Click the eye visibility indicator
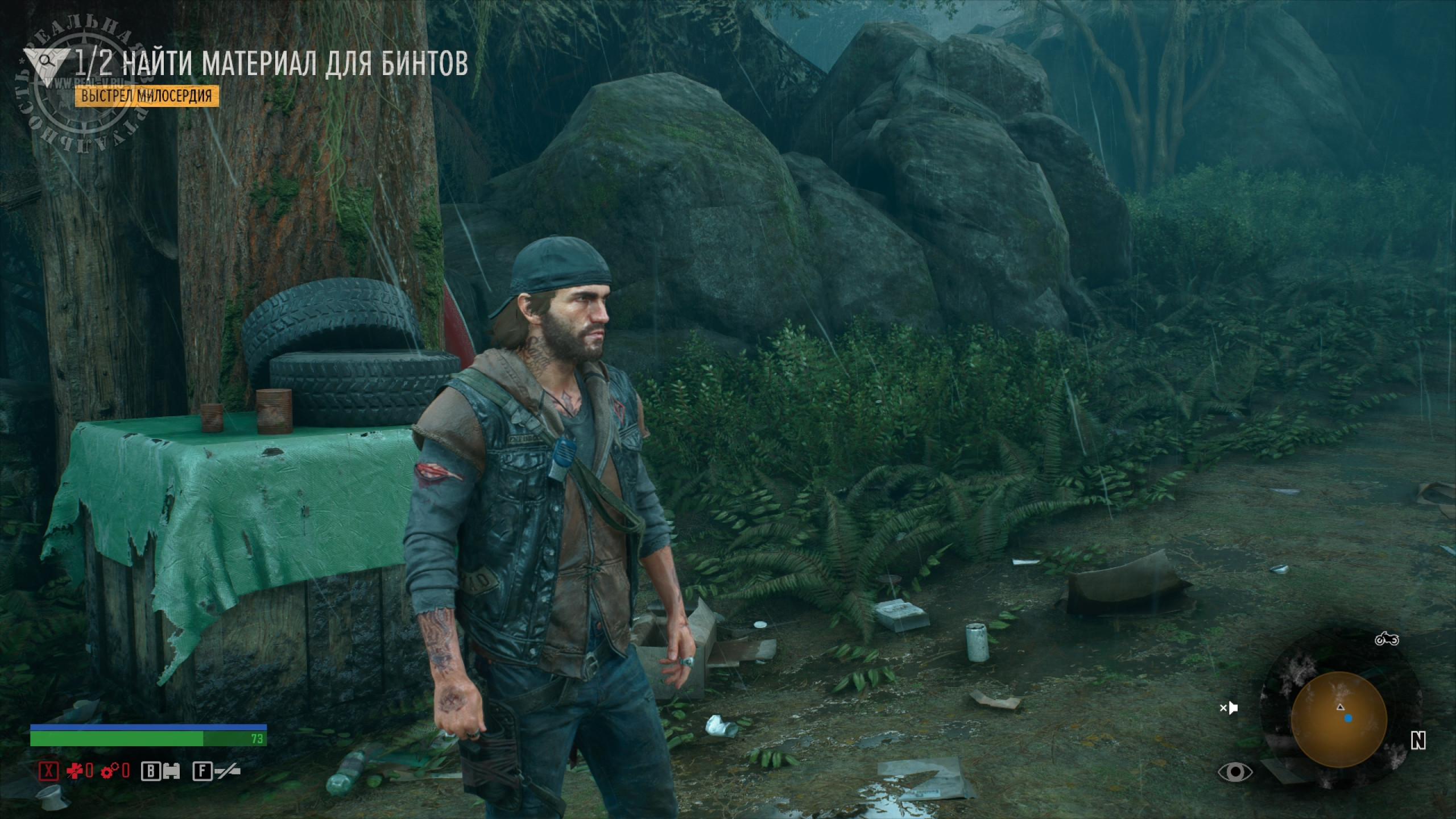1456x819 pixels. pyautogui.click(x=1235, y=772)
